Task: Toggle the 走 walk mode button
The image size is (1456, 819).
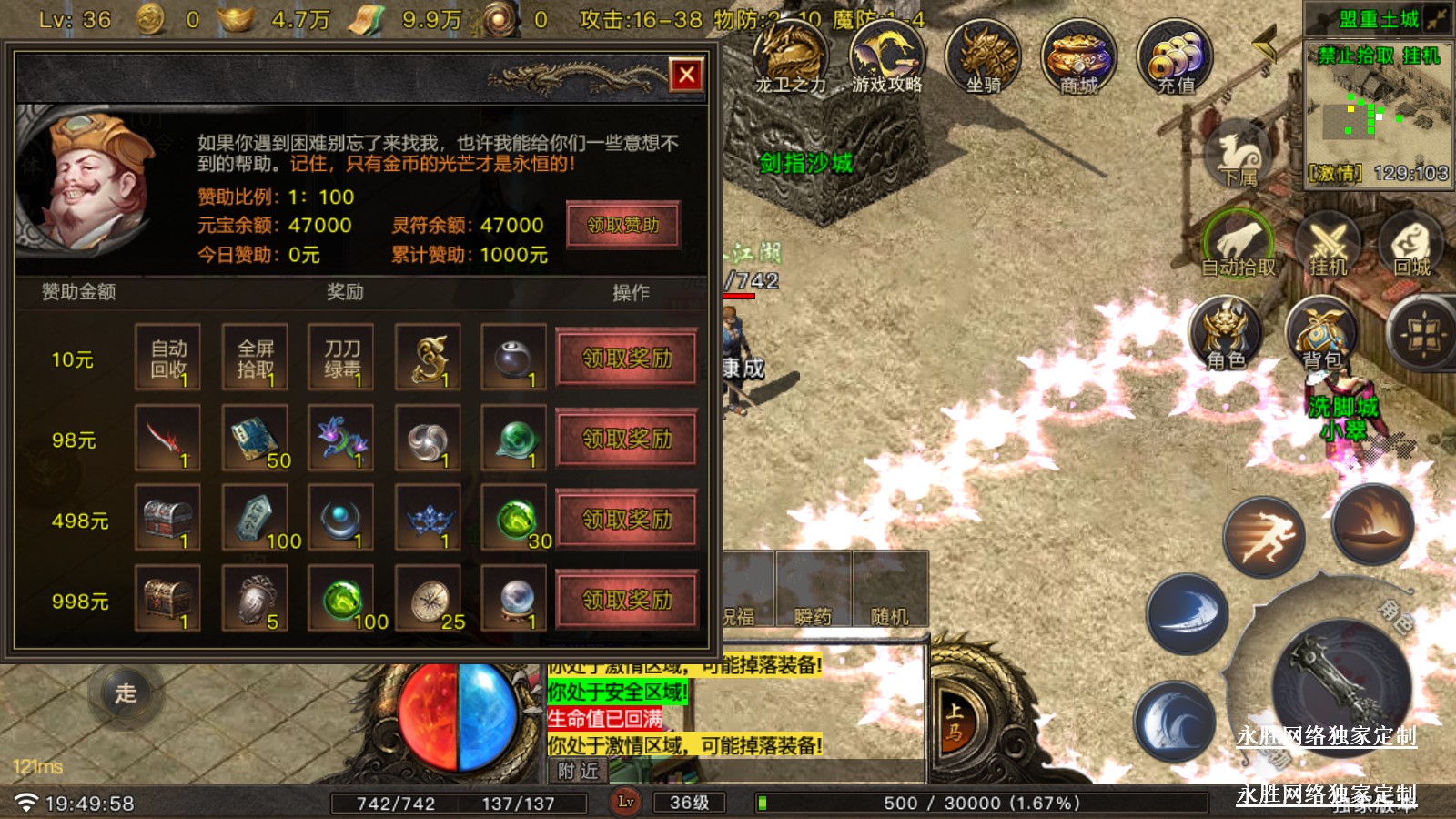Action: point(126,693)
